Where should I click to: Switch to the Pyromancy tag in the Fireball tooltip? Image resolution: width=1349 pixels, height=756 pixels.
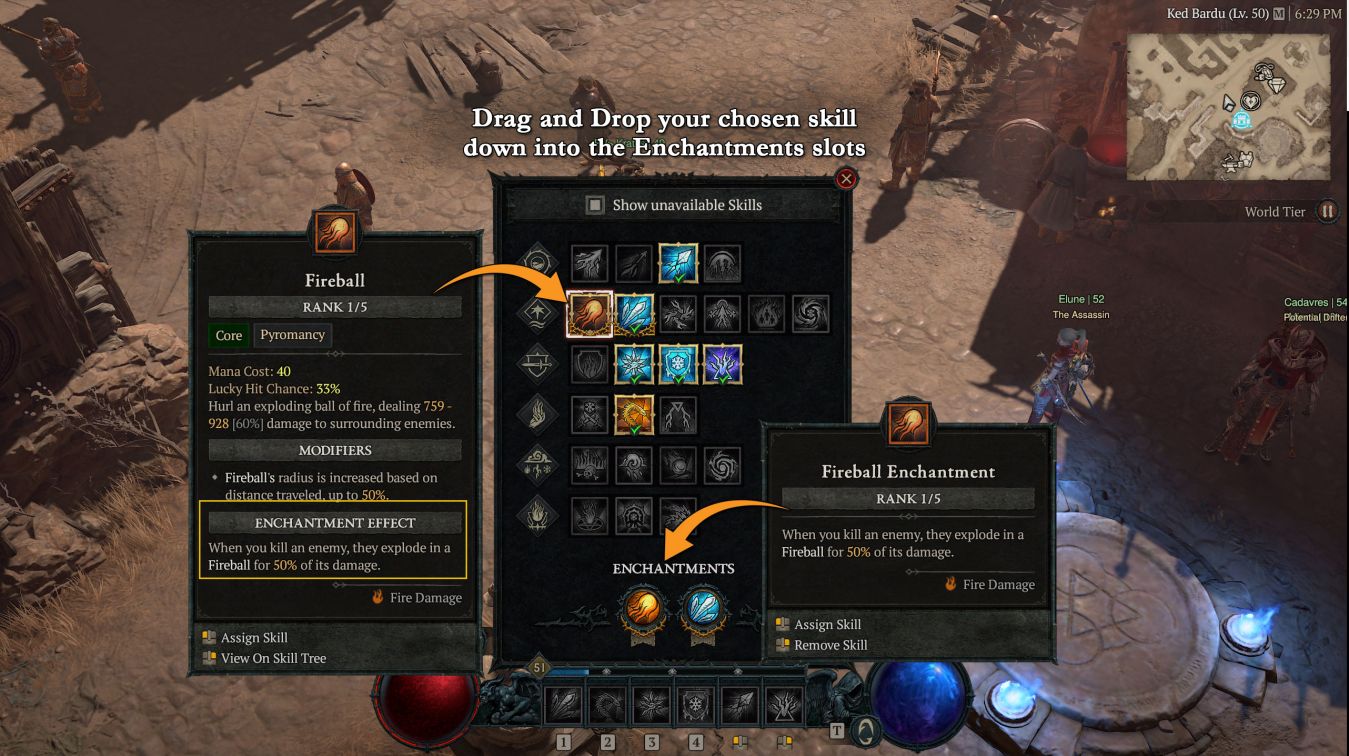[x=292, y=335]
